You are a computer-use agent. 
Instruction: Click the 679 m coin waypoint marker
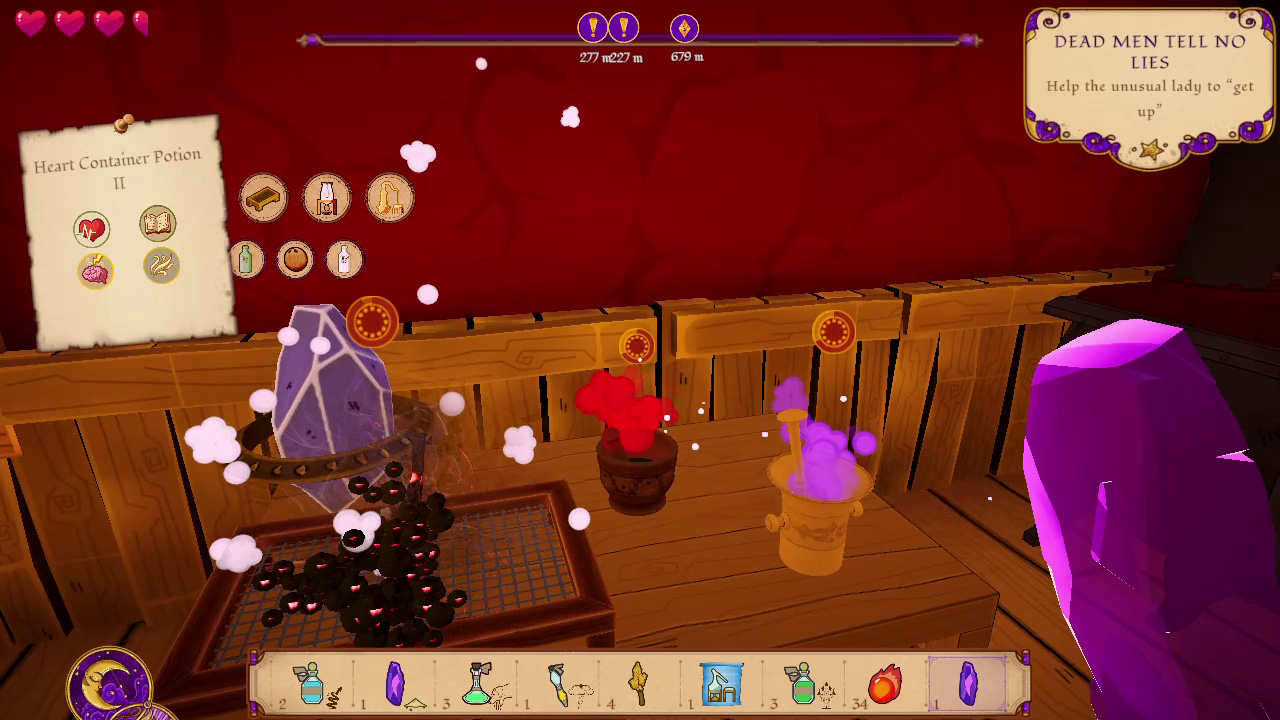coord(684,29)
